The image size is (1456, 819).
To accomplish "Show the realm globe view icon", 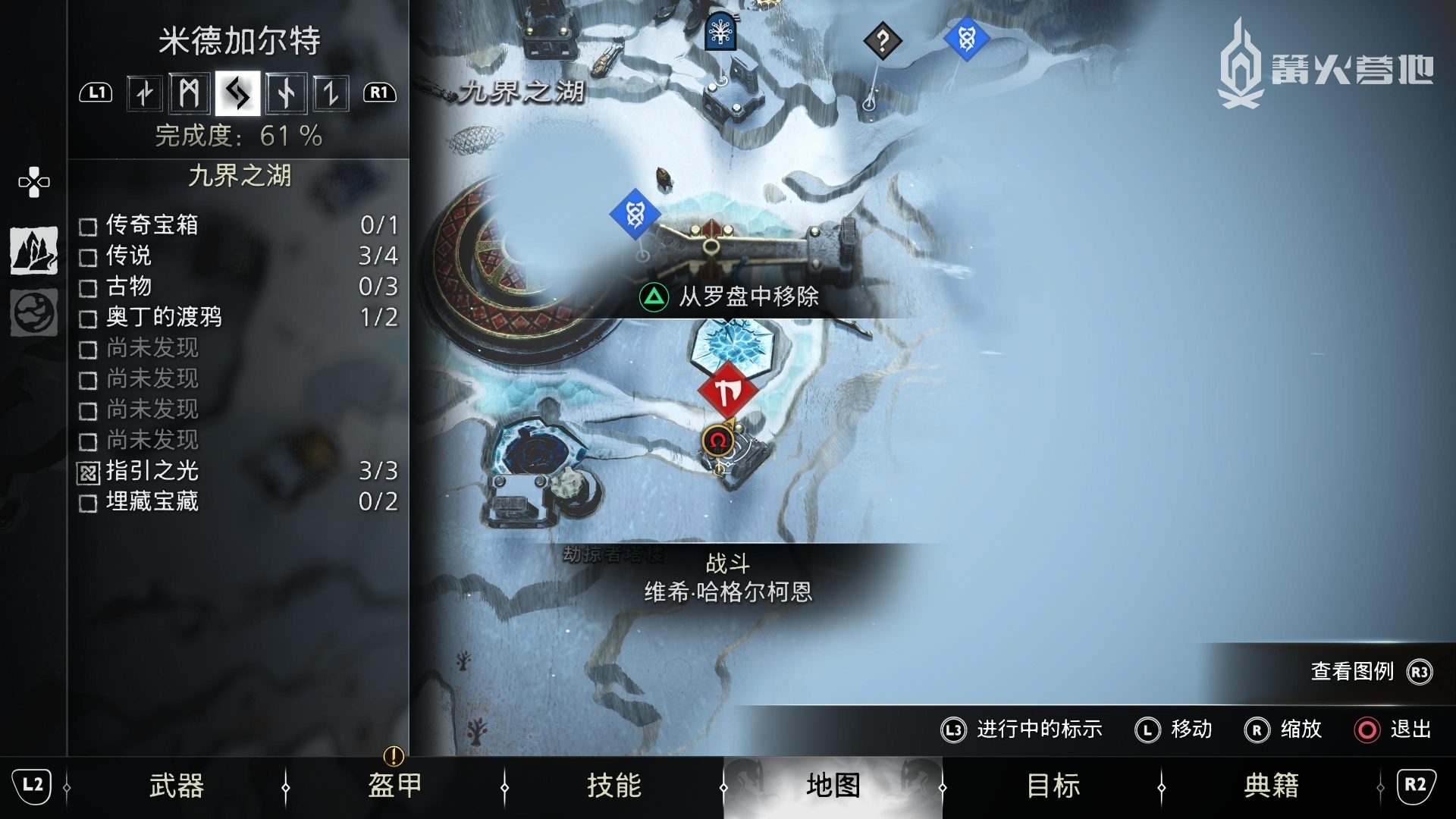I will 34,312.
